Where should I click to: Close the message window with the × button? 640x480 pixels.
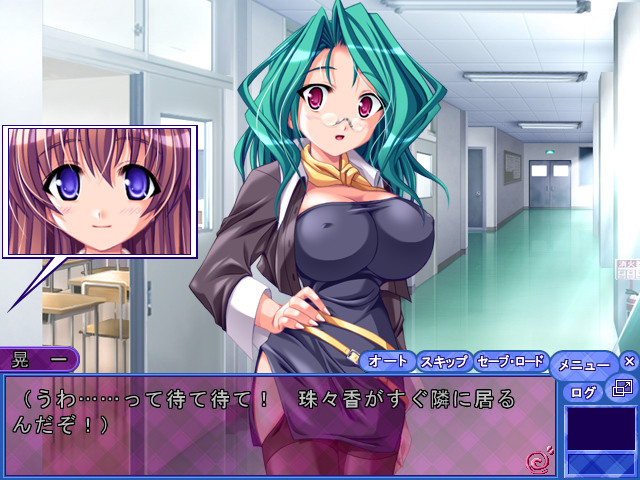629,361
